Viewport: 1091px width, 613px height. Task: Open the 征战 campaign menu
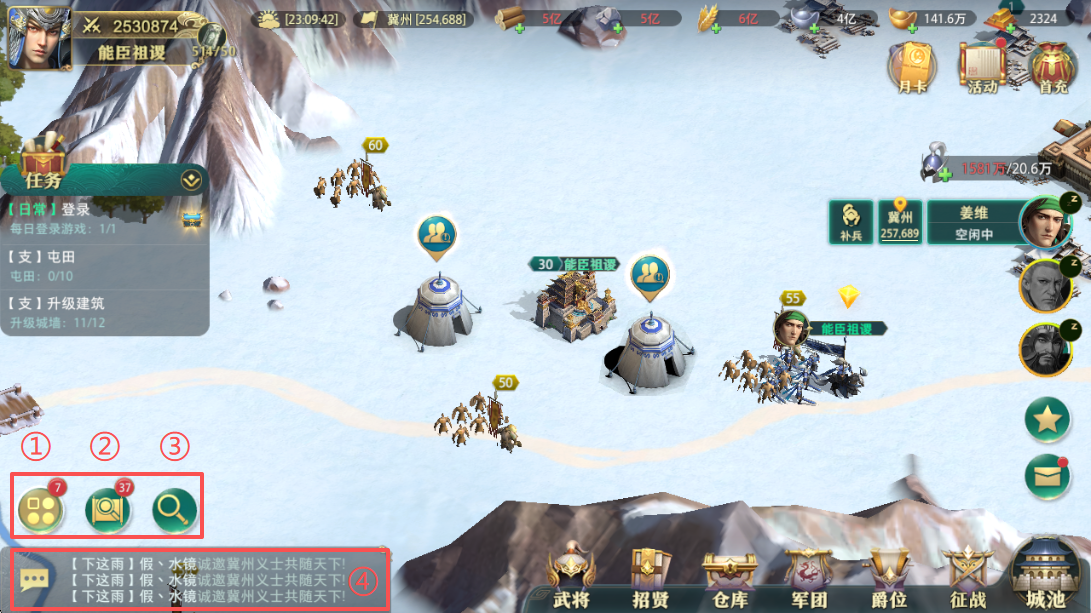(x=967, y=578)
